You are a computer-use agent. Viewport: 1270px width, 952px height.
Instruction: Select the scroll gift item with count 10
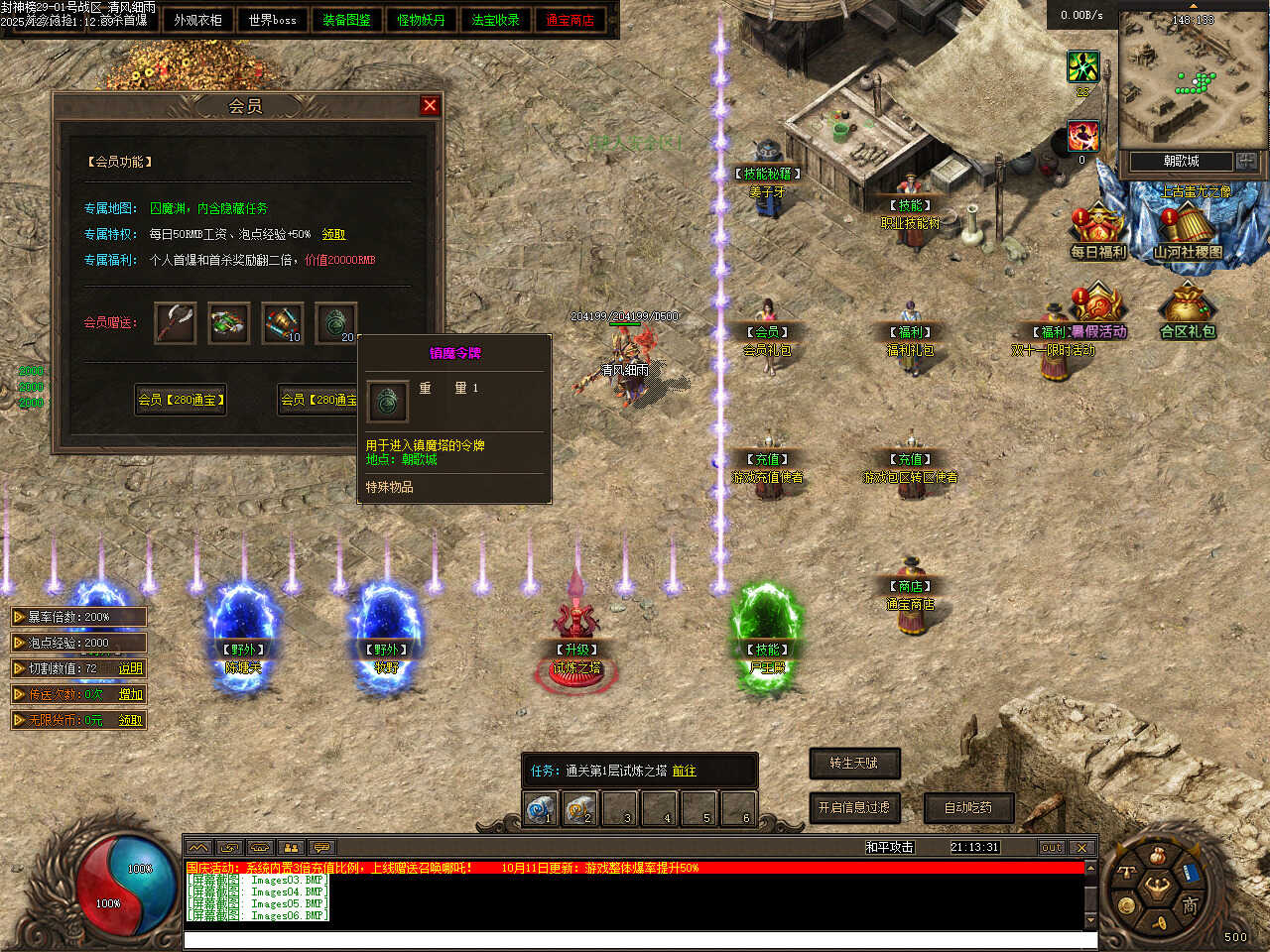282,323
